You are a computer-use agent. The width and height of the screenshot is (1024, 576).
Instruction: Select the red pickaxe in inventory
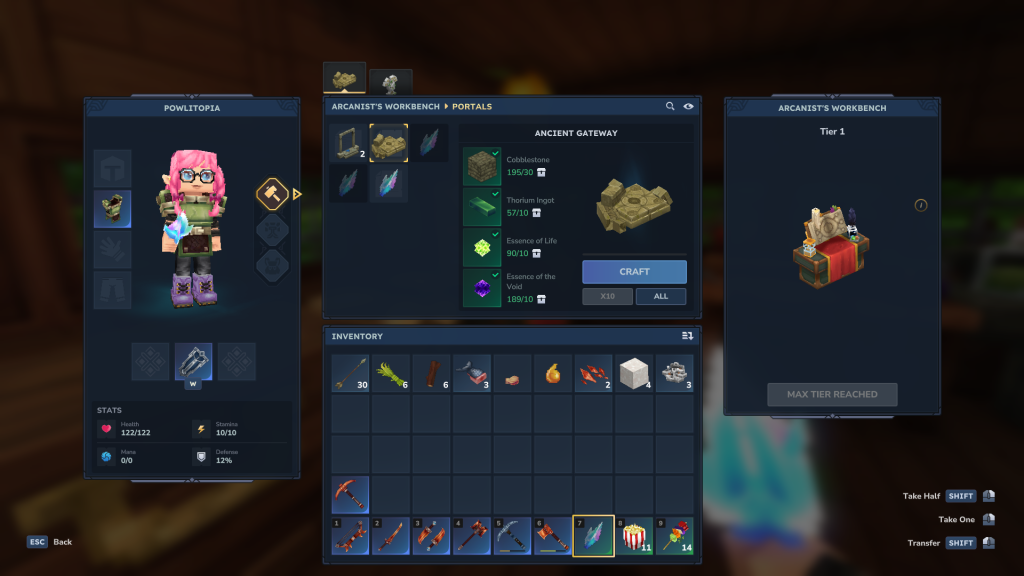[350, 494]
